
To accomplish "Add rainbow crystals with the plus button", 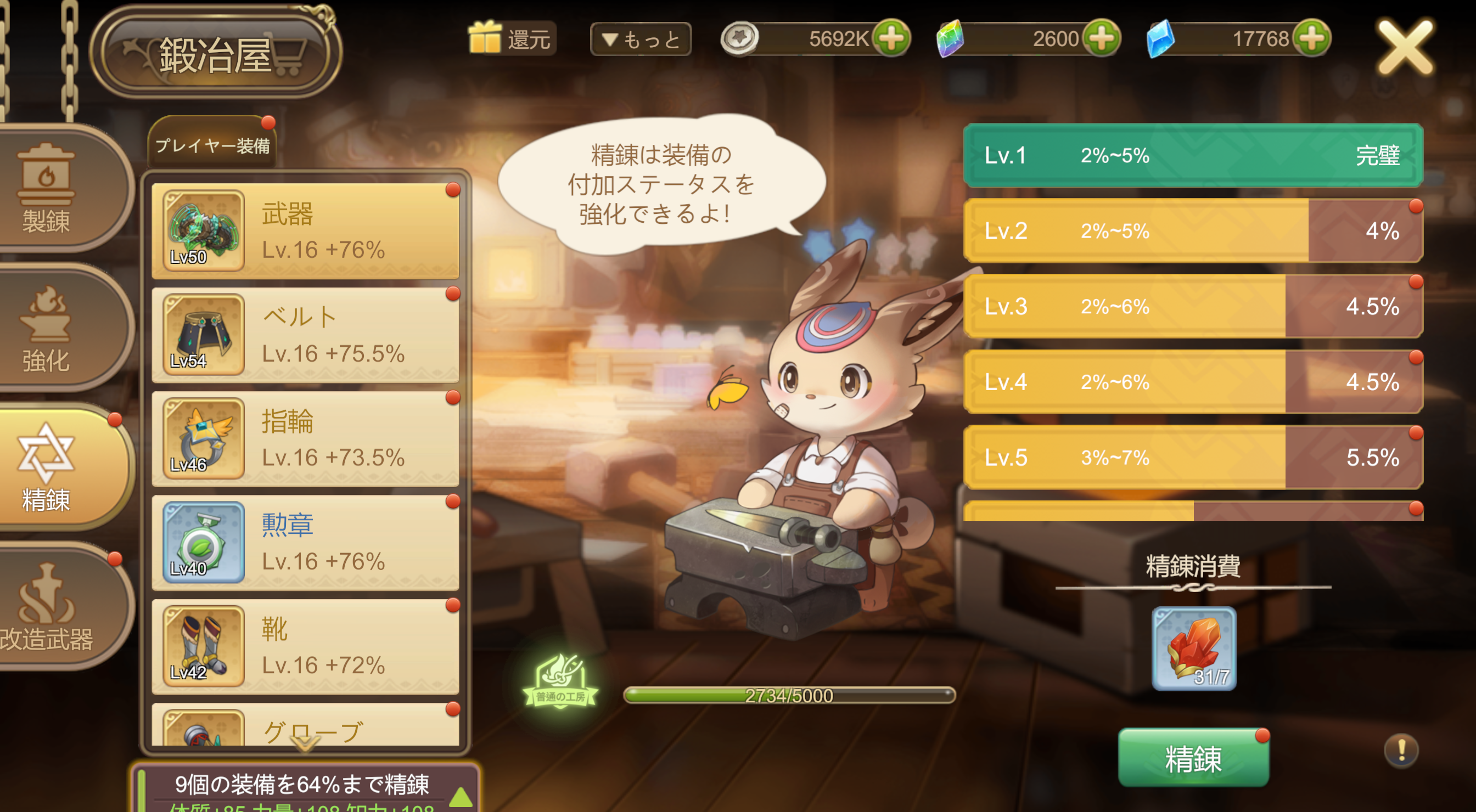I will 1102,38.
